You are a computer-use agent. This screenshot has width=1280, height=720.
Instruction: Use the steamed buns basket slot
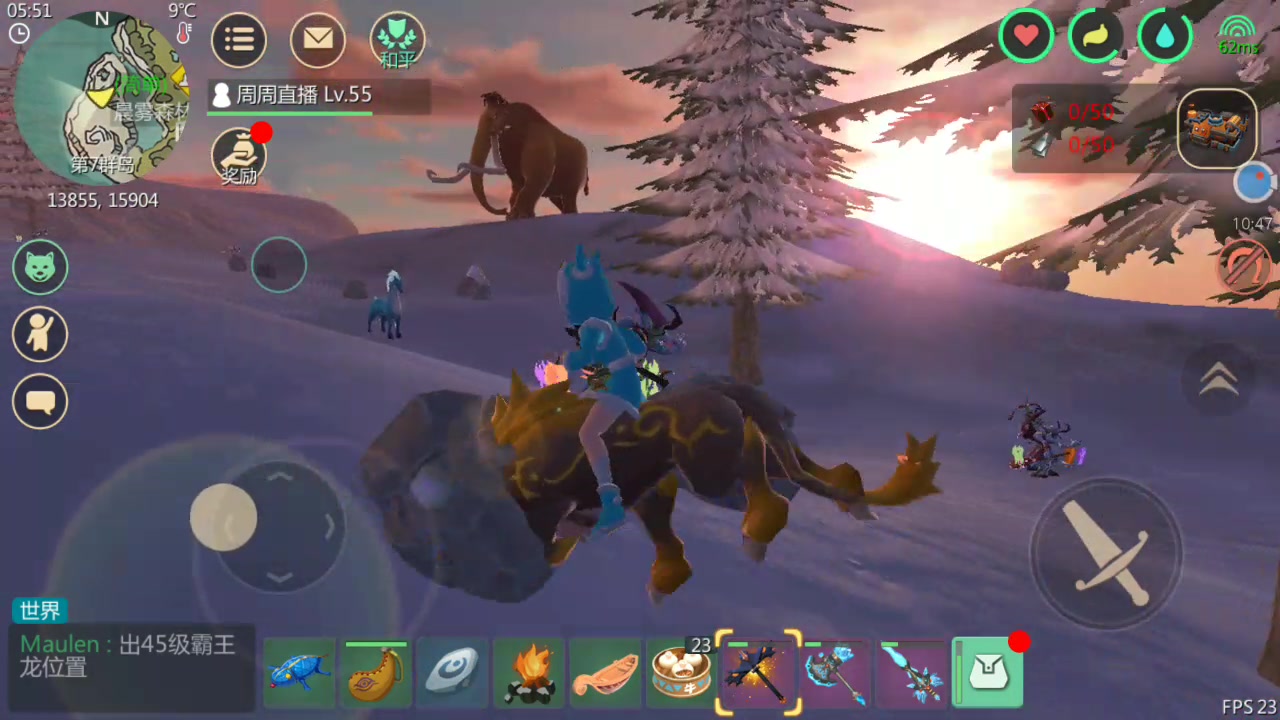(681, 673)
